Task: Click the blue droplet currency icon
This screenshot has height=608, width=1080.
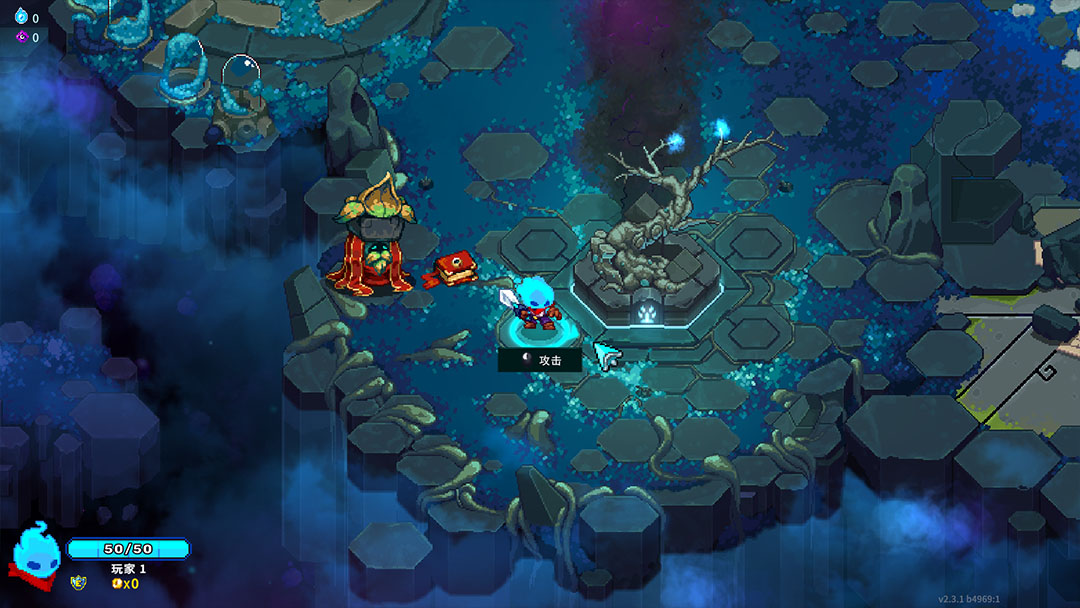Action: [20, 17]
